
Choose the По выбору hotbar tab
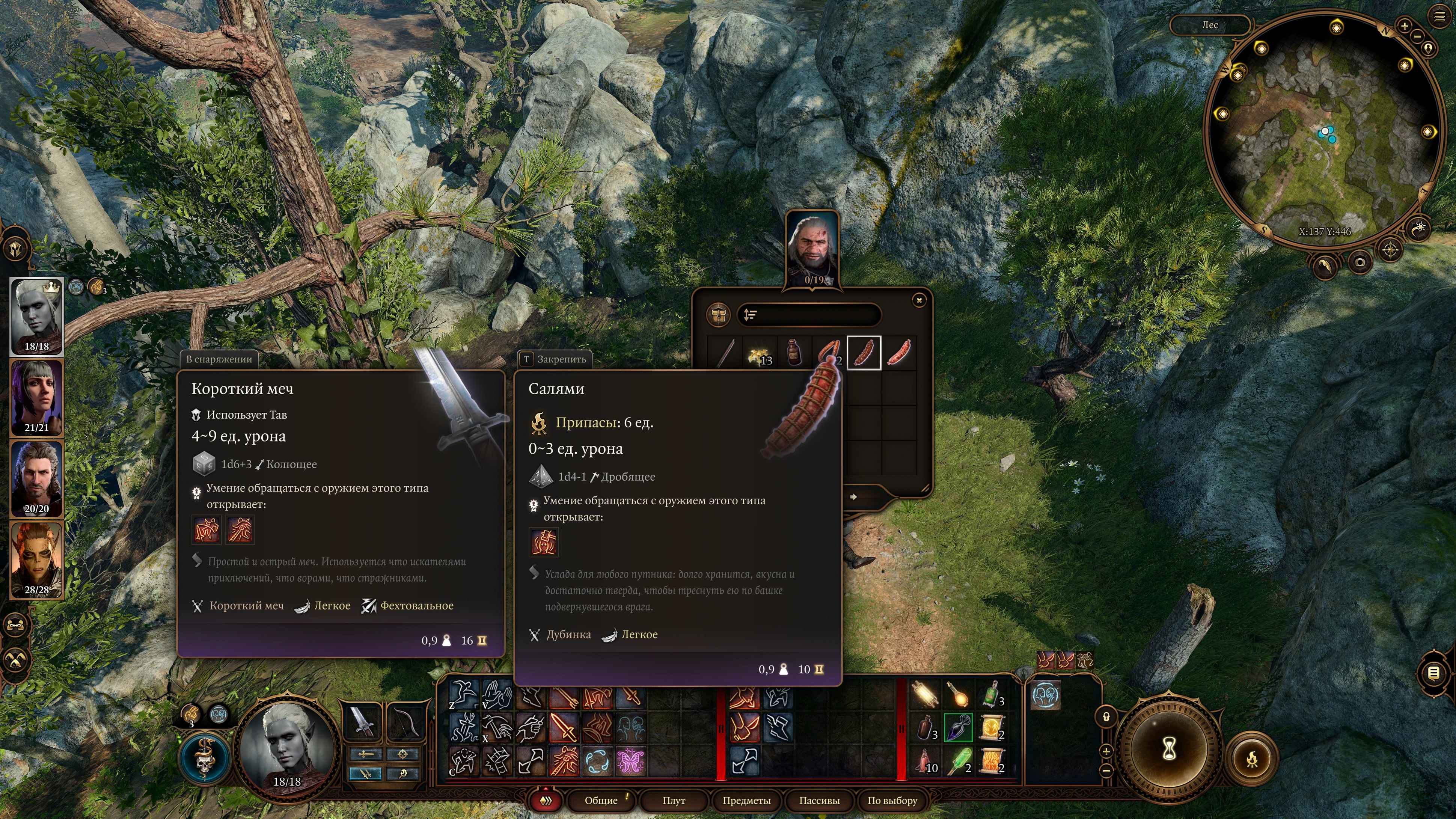[x=892, y=800]
